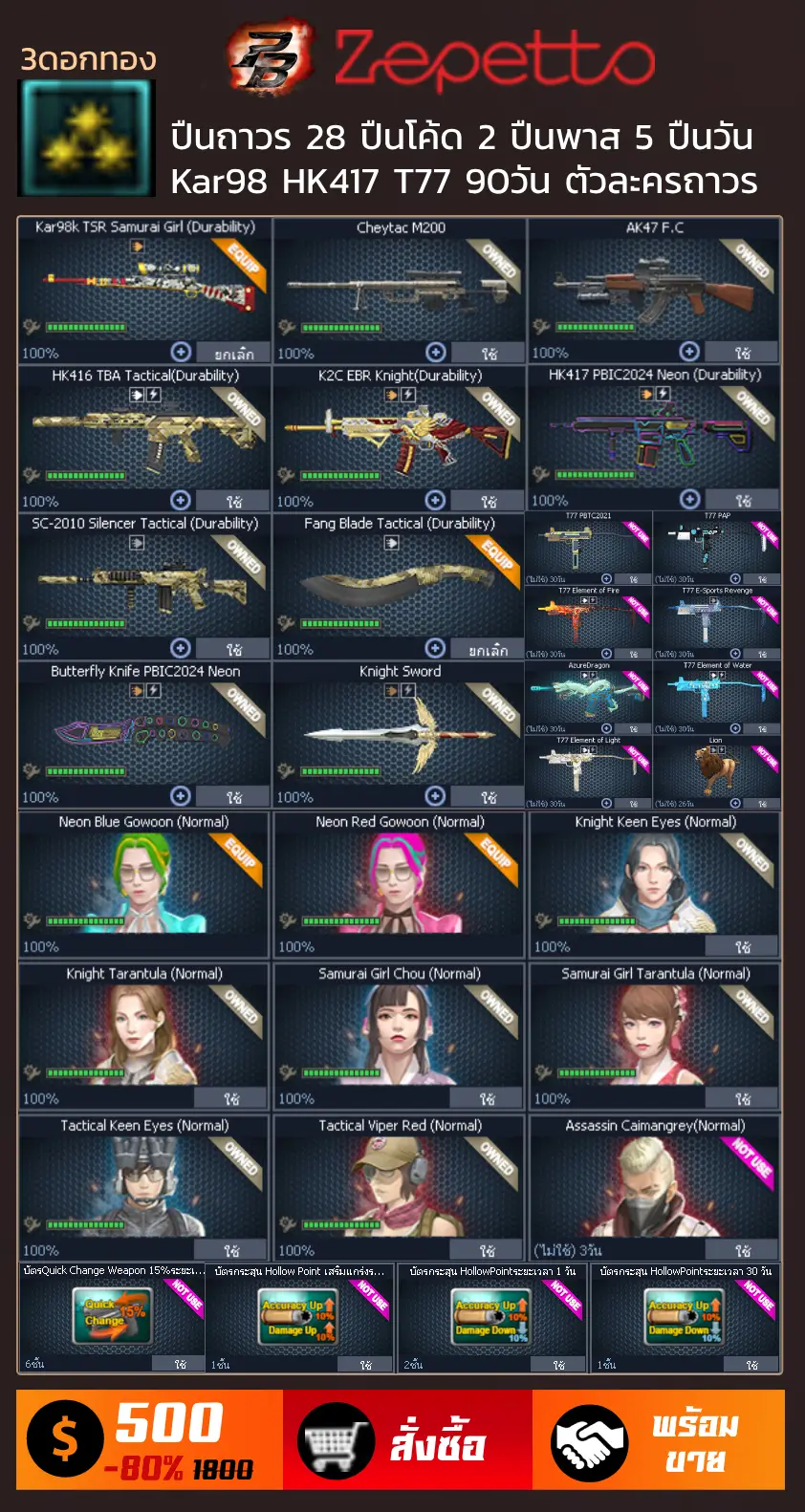Click ใช้ on the Assassin Caimangrey character
Viewport: 805px width, 1512px height.
[742, 1250]
